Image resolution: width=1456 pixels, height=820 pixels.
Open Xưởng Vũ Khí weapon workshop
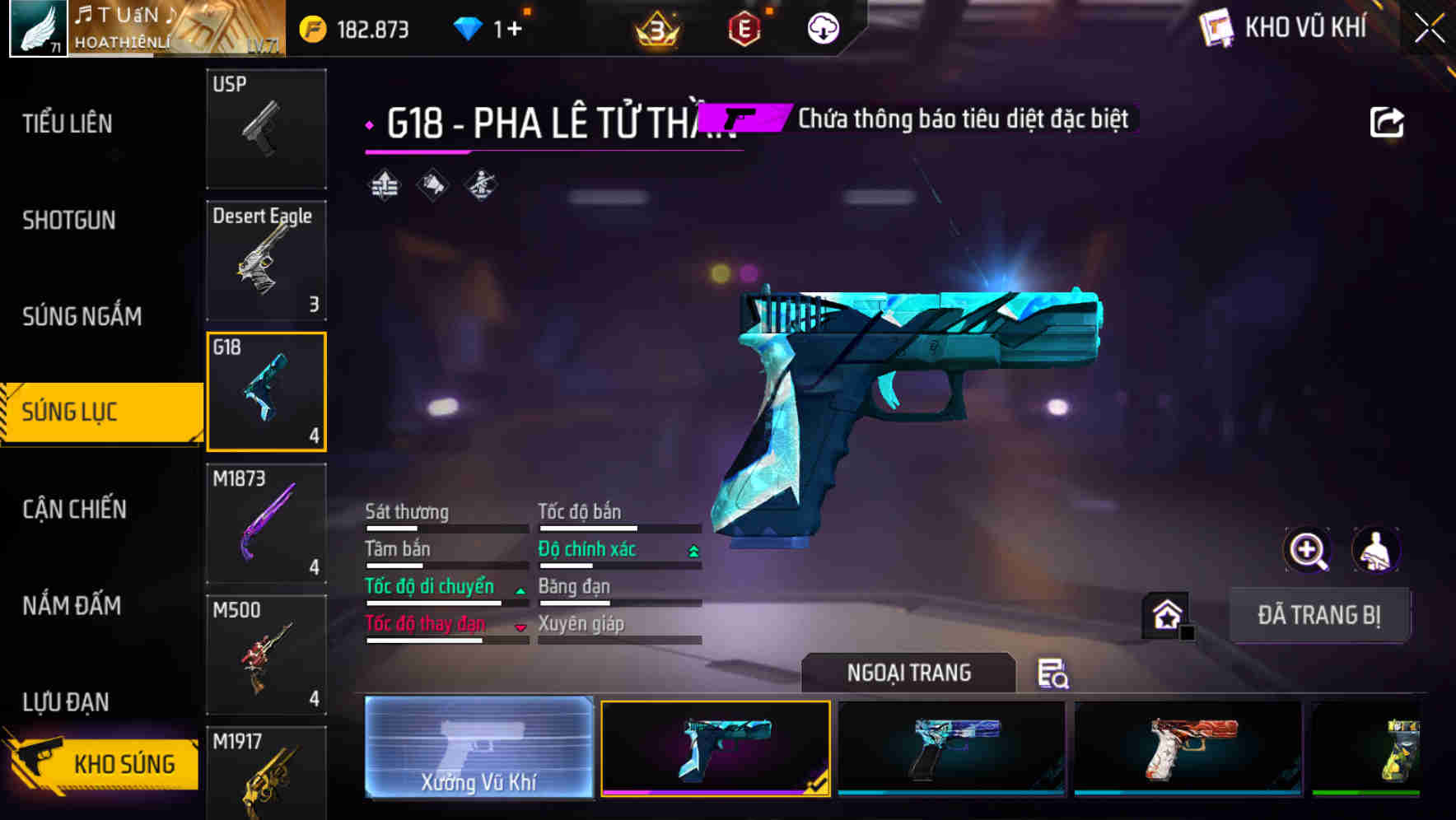pyautogui.click(x=478, y=748)
